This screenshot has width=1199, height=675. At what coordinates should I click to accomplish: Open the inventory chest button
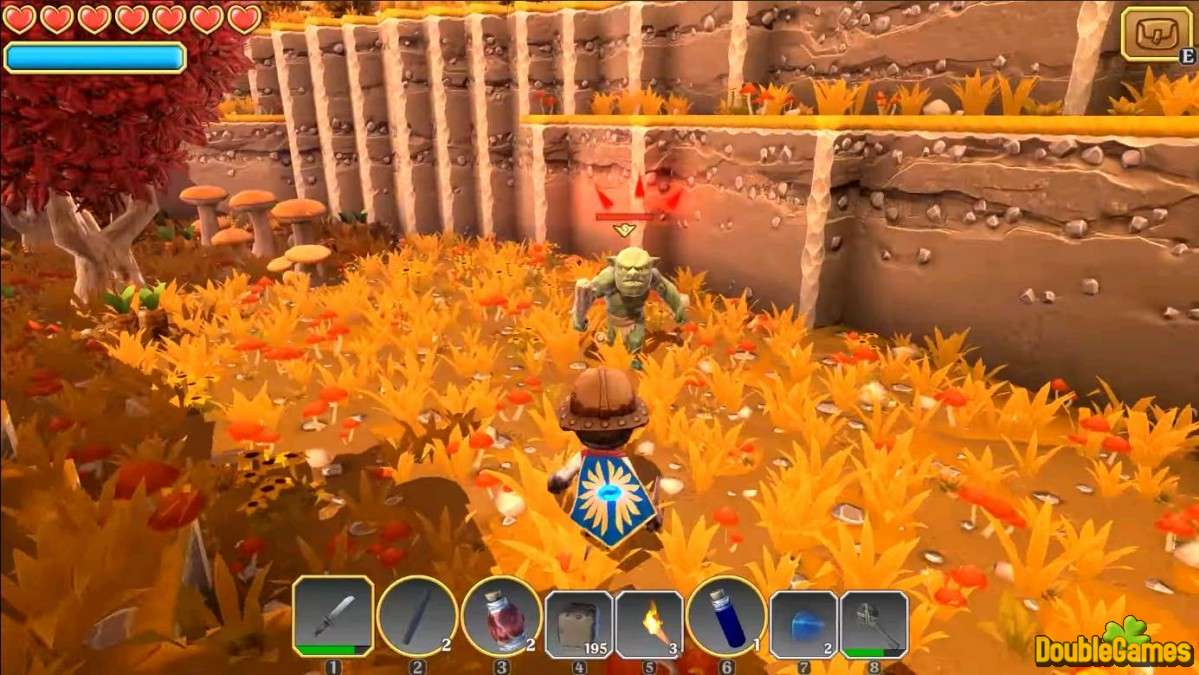[1156, 34]
